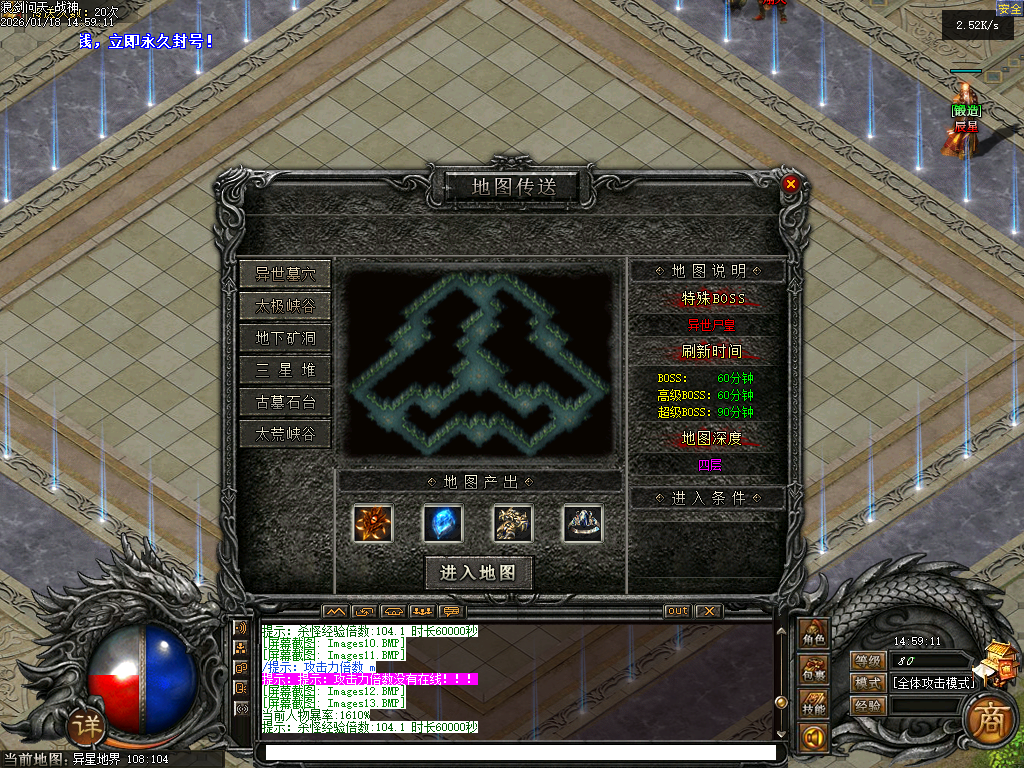Choose the 太极峡谷 map
1024x768 pixels.
coord(285,305)
